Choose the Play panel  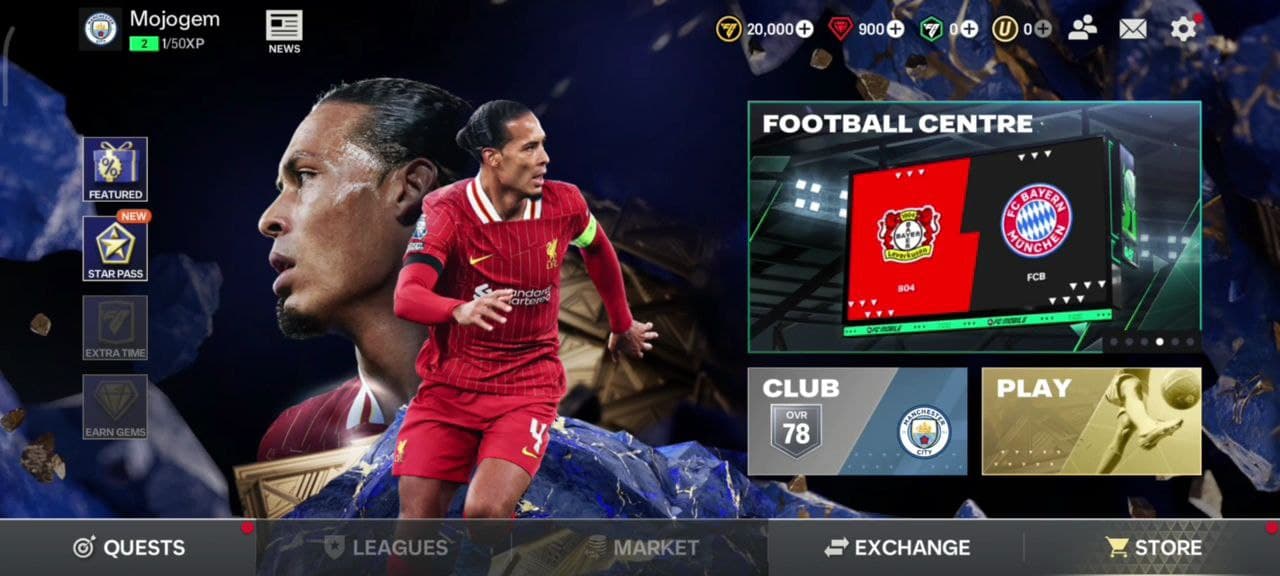pos(1091,421)
